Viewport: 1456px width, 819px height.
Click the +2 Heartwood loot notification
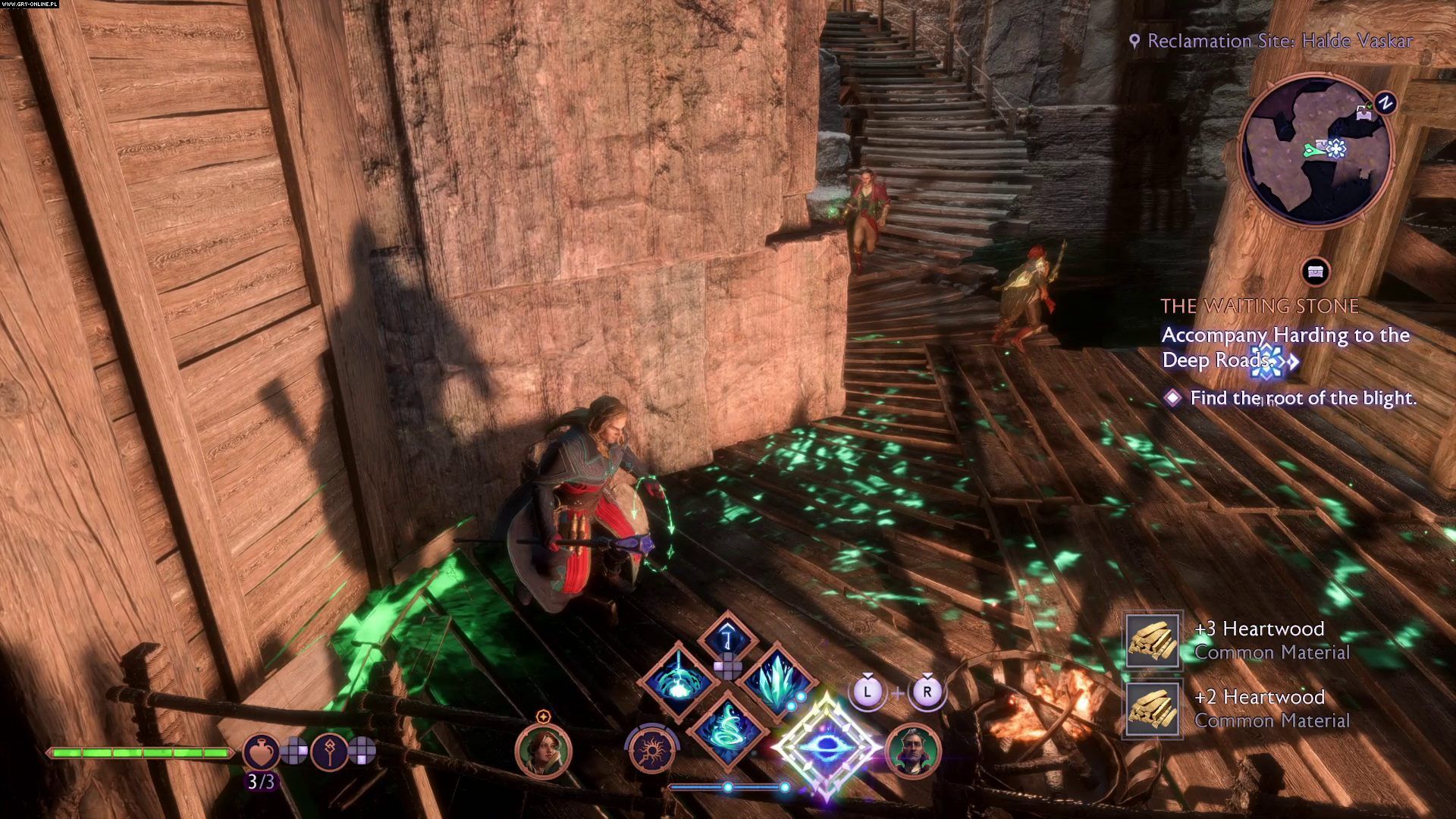1238,708
